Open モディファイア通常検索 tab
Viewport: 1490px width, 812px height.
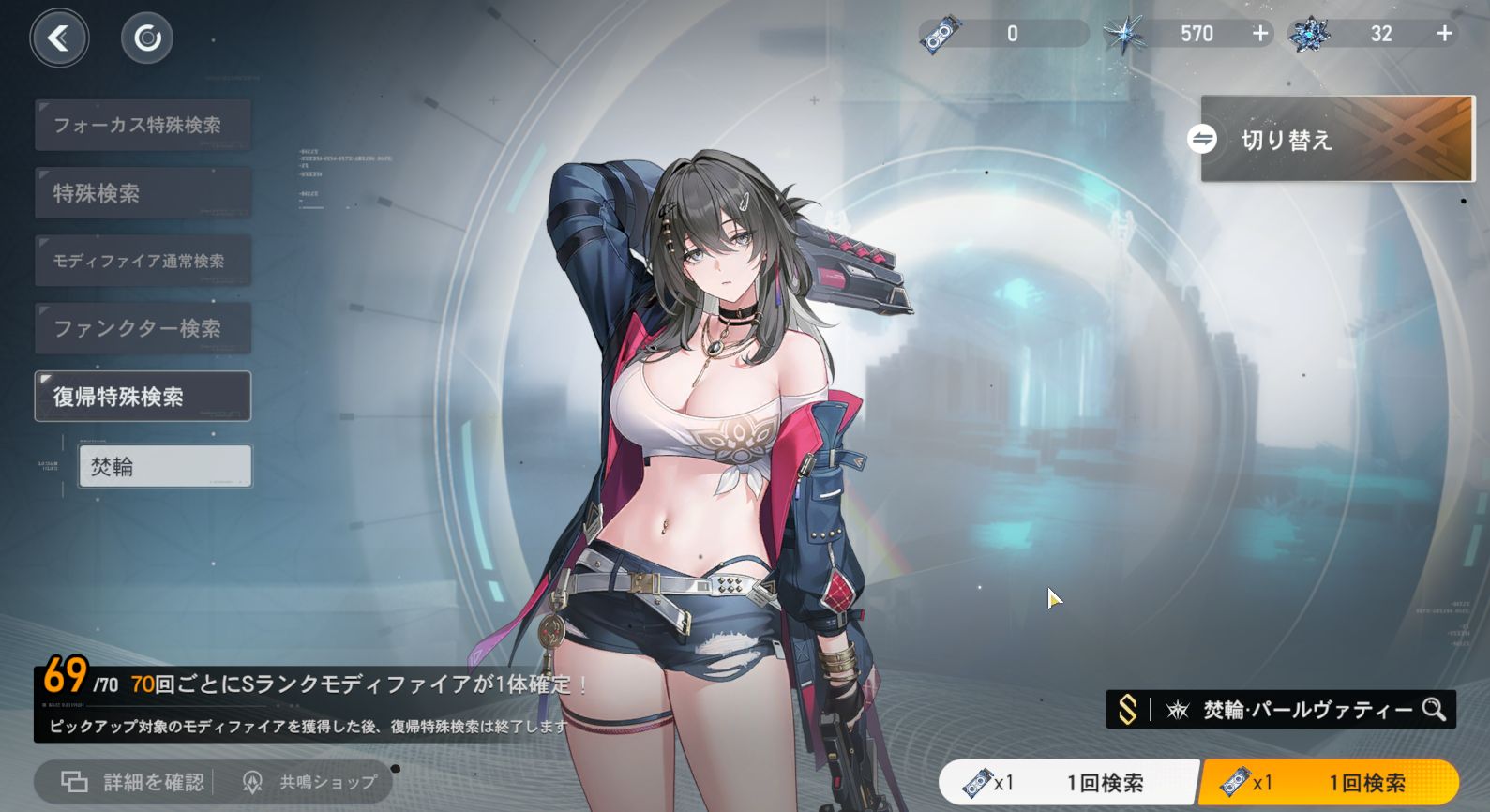point(143,261)
